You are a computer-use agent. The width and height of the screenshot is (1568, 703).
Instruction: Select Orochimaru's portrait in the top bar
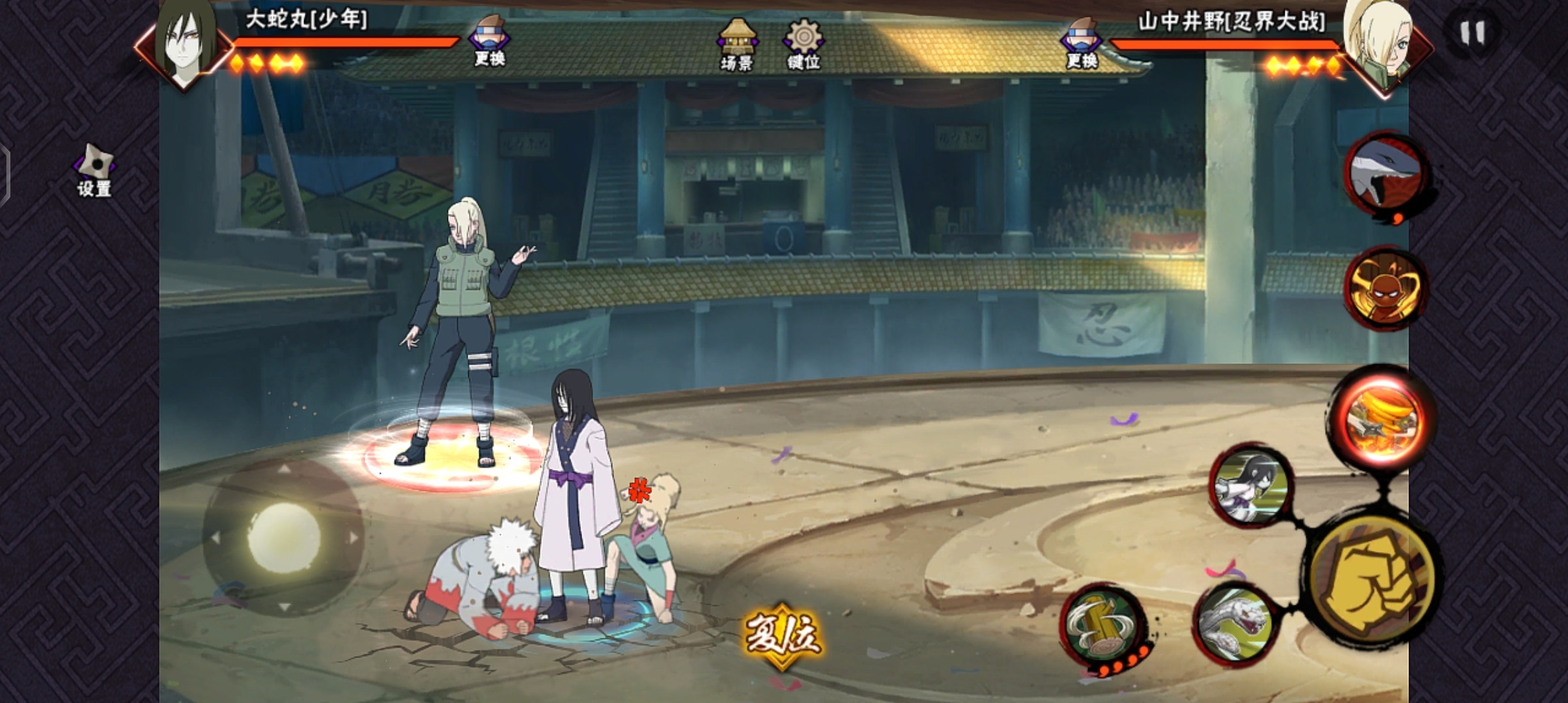coord(186,42)
